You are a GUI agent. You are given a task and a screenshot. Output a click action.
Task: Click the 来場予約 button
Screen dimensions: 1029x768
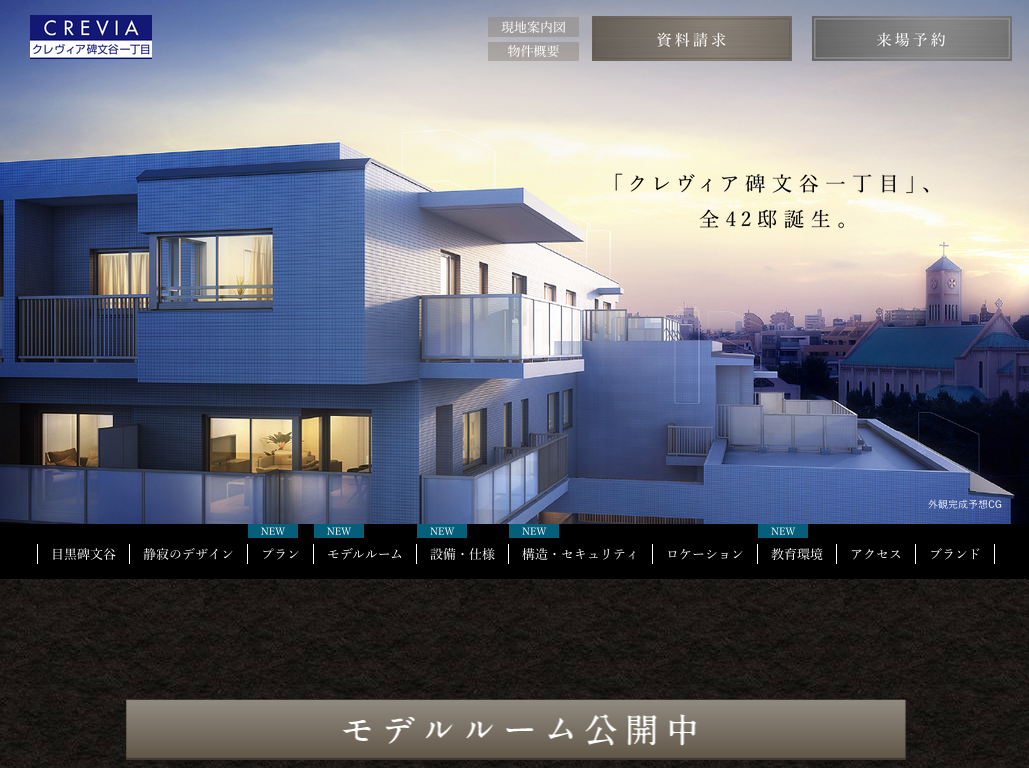(911, 39)
